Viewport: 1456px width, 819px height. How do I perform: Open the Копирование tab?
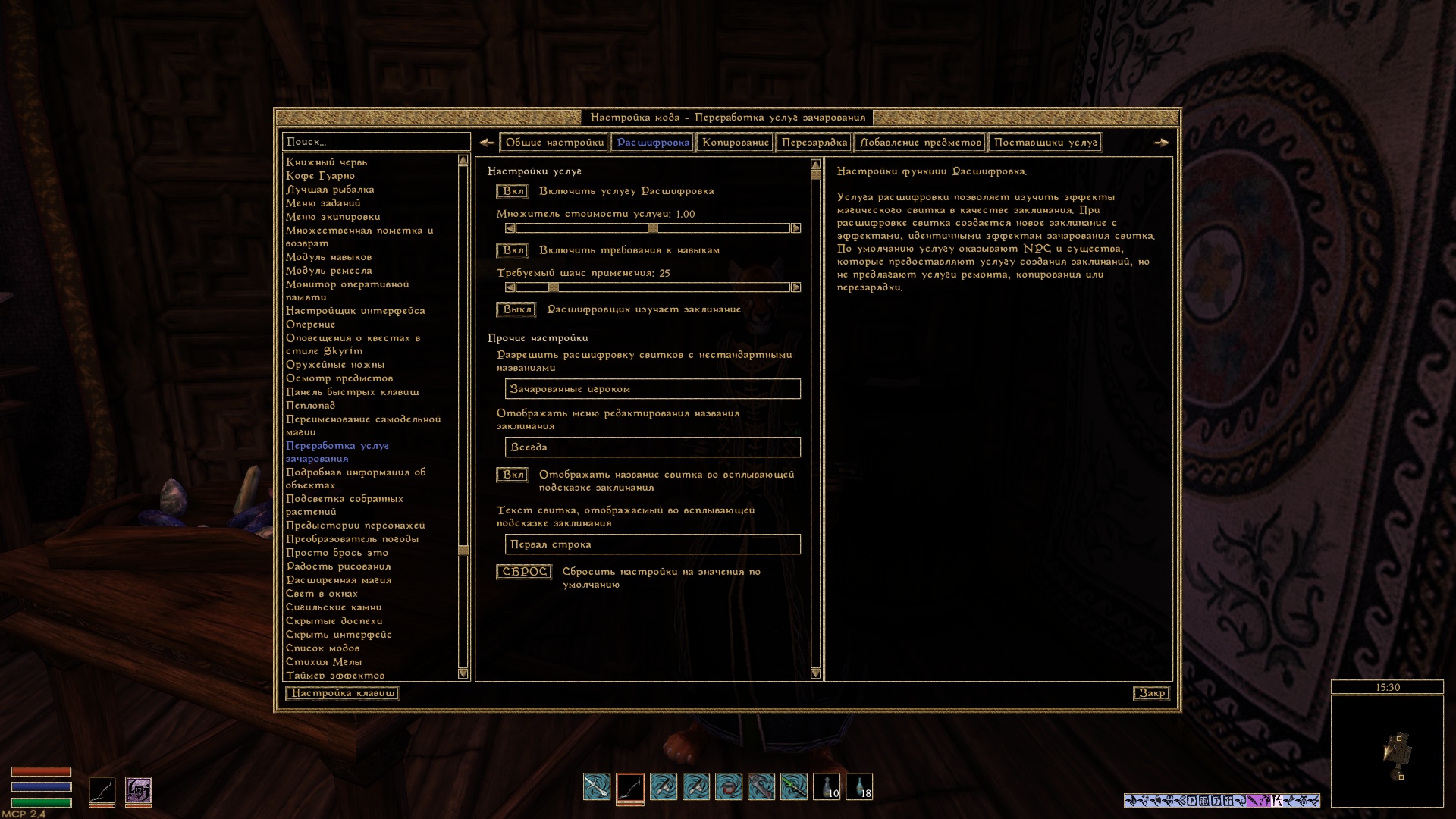pos(735,143)
